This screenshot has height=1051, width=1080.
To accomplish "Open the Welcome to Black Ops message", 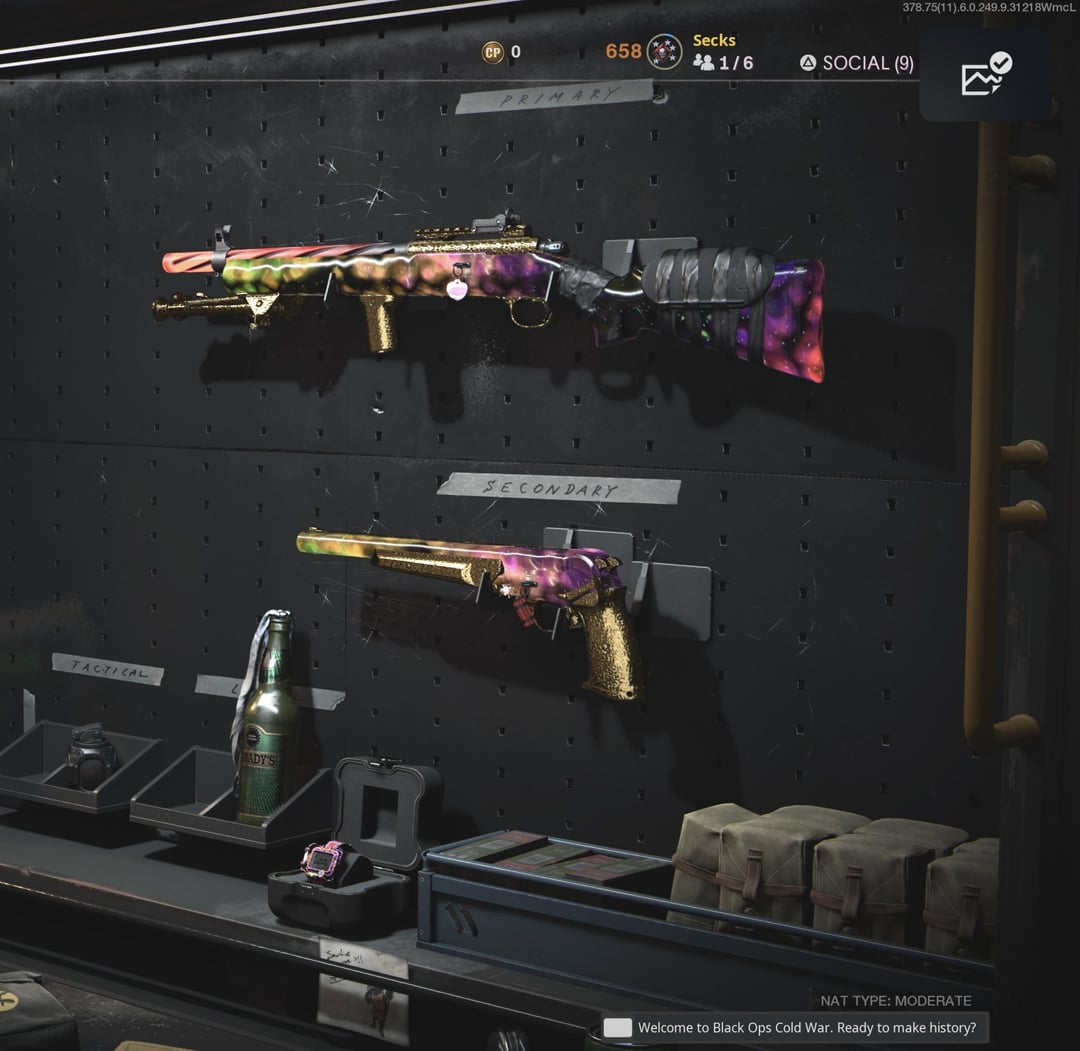I will [795, 1027].
